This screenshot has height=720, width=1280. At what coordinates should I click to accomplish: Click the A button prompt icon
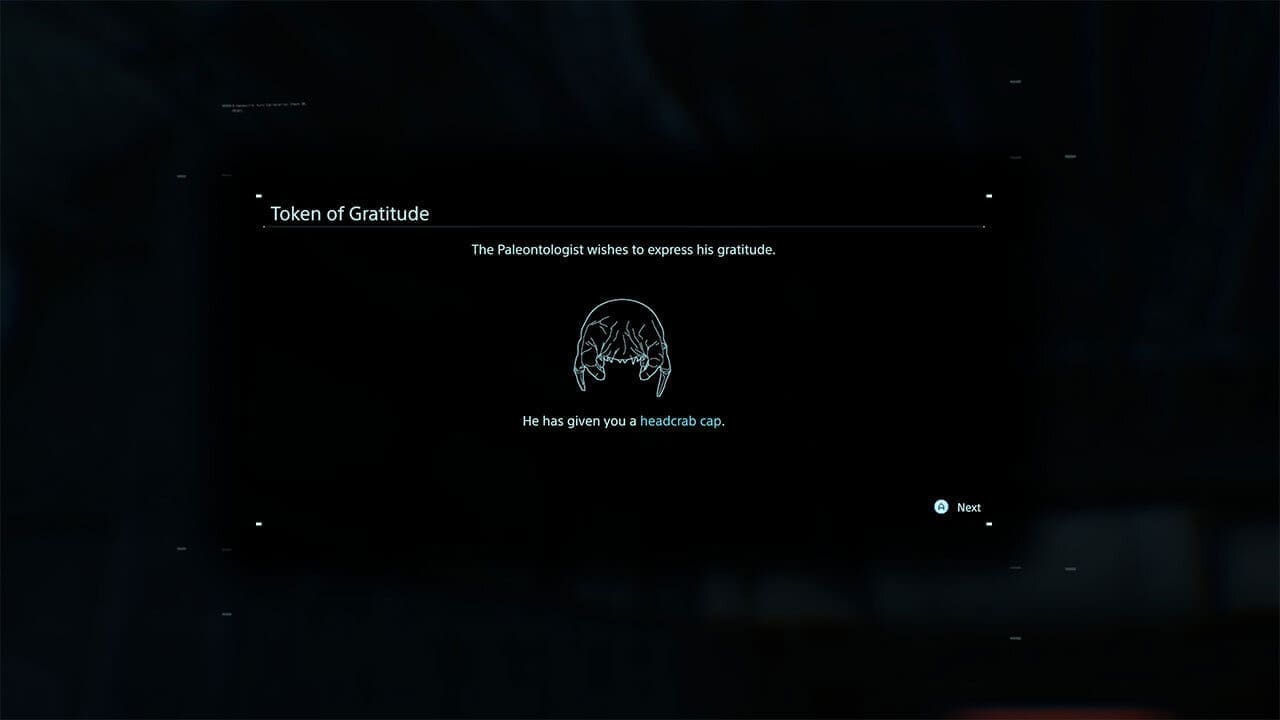click(x=940, y=507)
